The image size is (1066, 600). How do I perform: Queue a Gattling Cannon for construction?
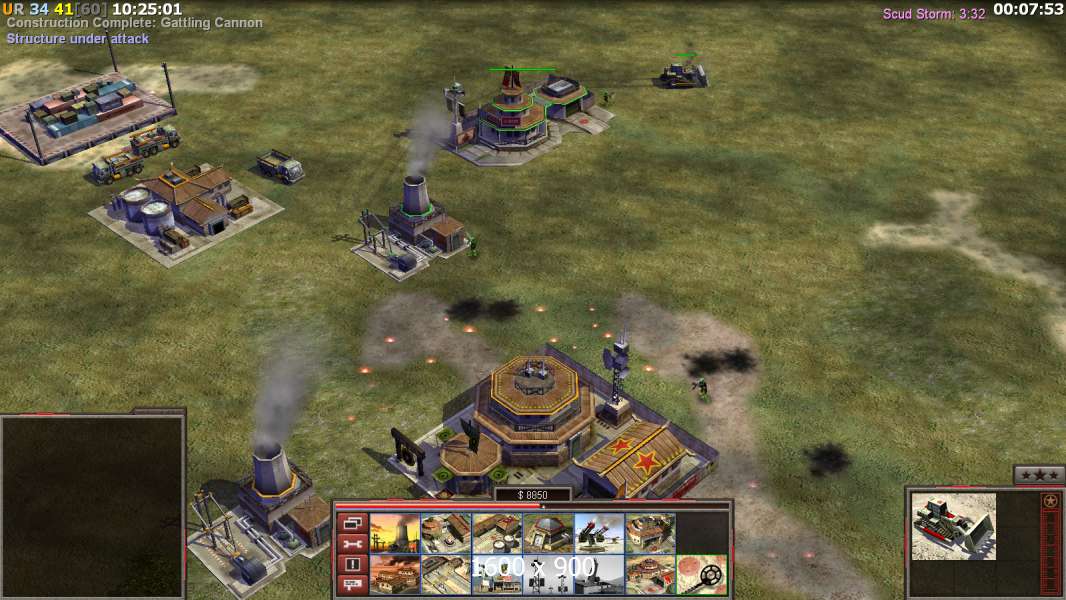(x=598, y=533)
